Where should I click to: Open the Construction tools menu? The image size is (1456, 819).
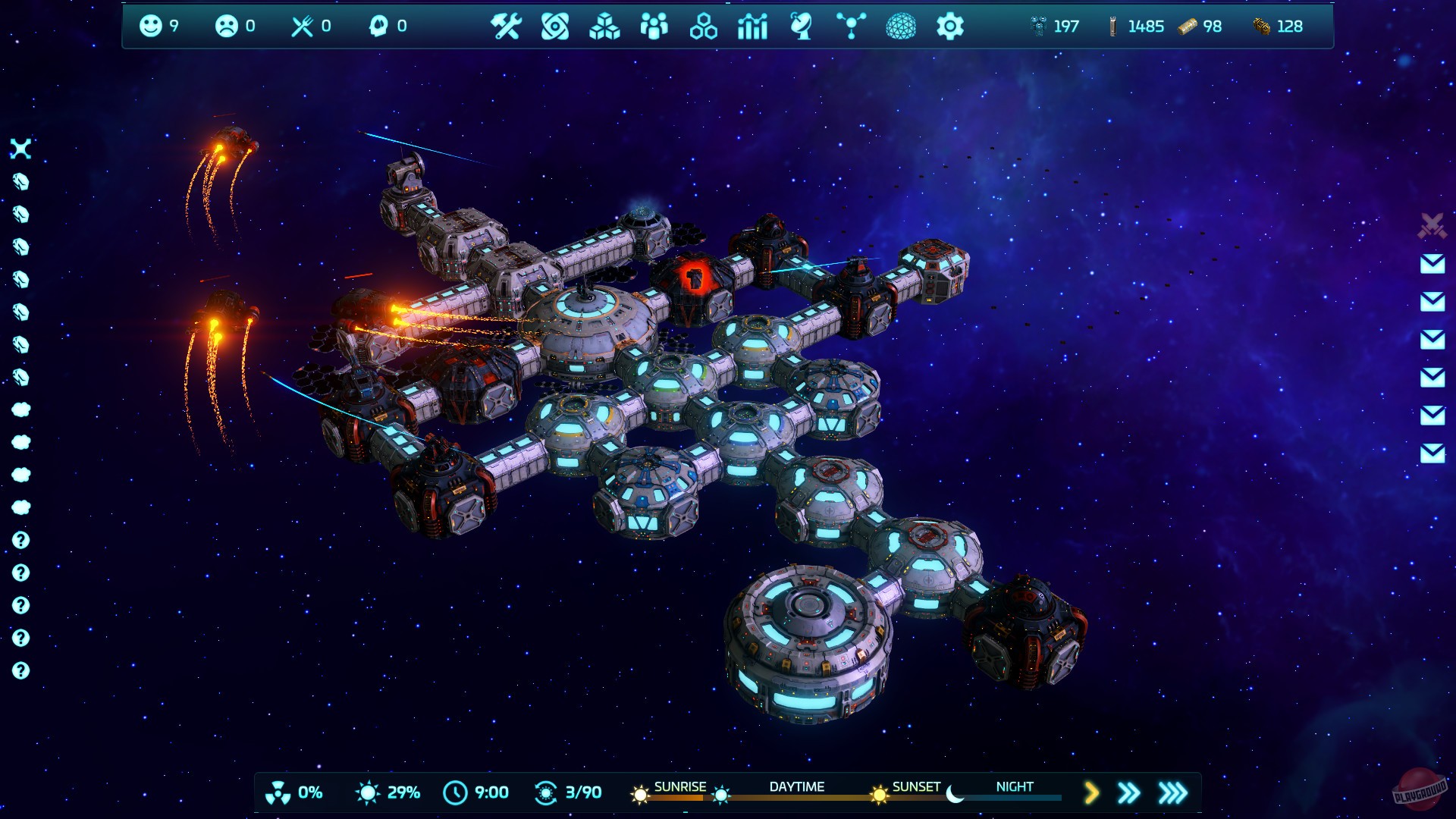pos(508,27)
